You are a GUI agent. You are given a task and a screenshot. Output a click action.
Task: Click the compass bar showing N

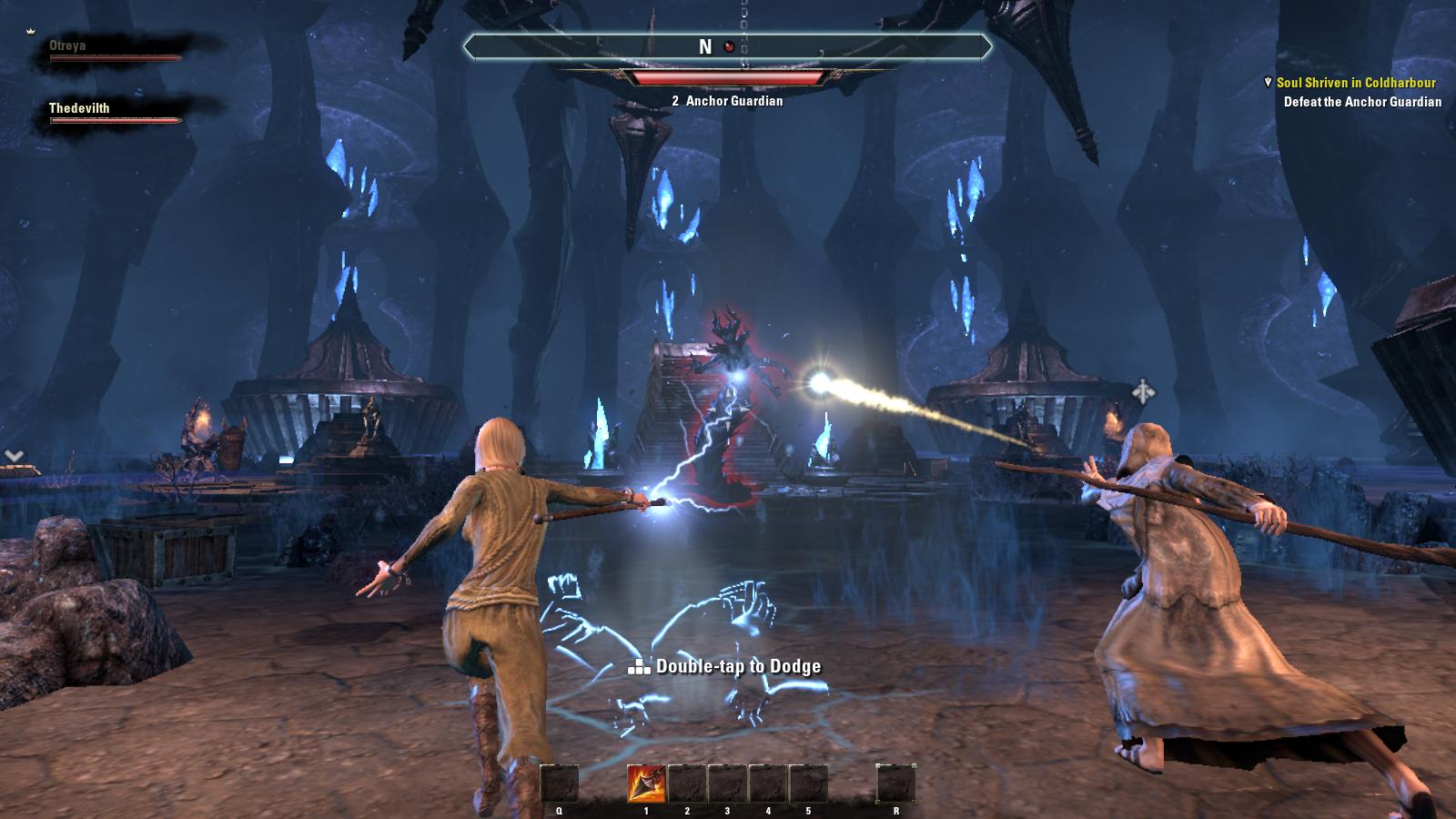click(x=726, y=47)
